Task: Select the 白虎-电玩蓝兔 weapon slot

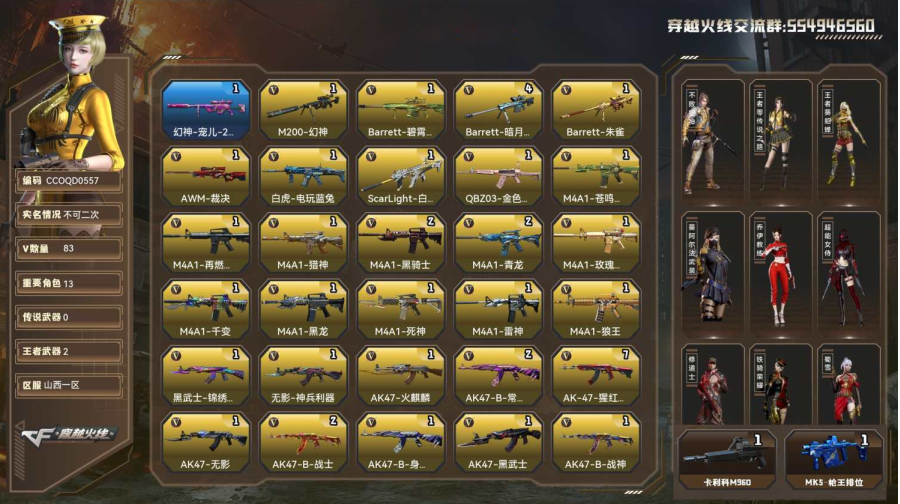Action: pos(304,176)
